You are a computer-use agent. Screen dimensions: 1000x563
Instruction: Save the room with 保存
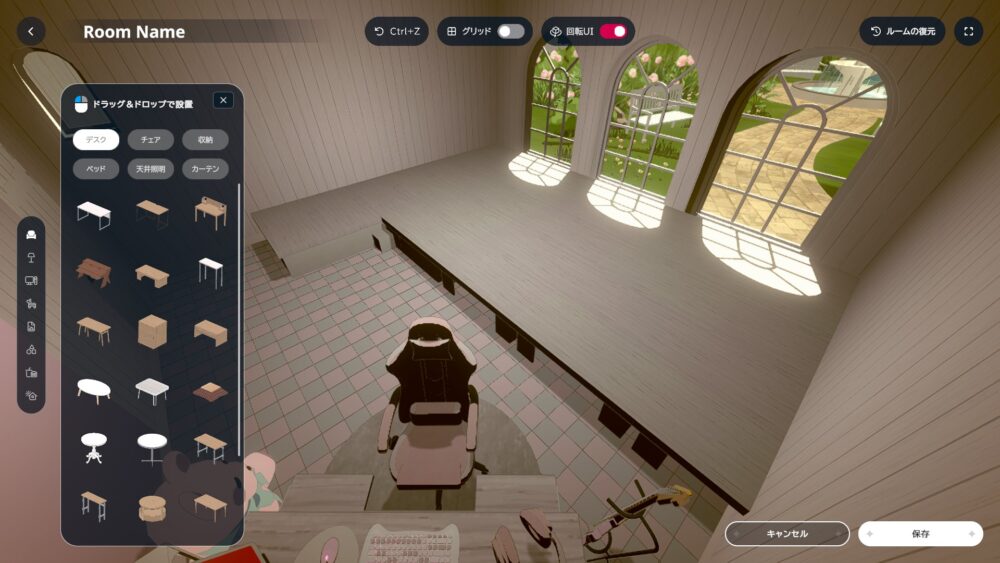920,534
